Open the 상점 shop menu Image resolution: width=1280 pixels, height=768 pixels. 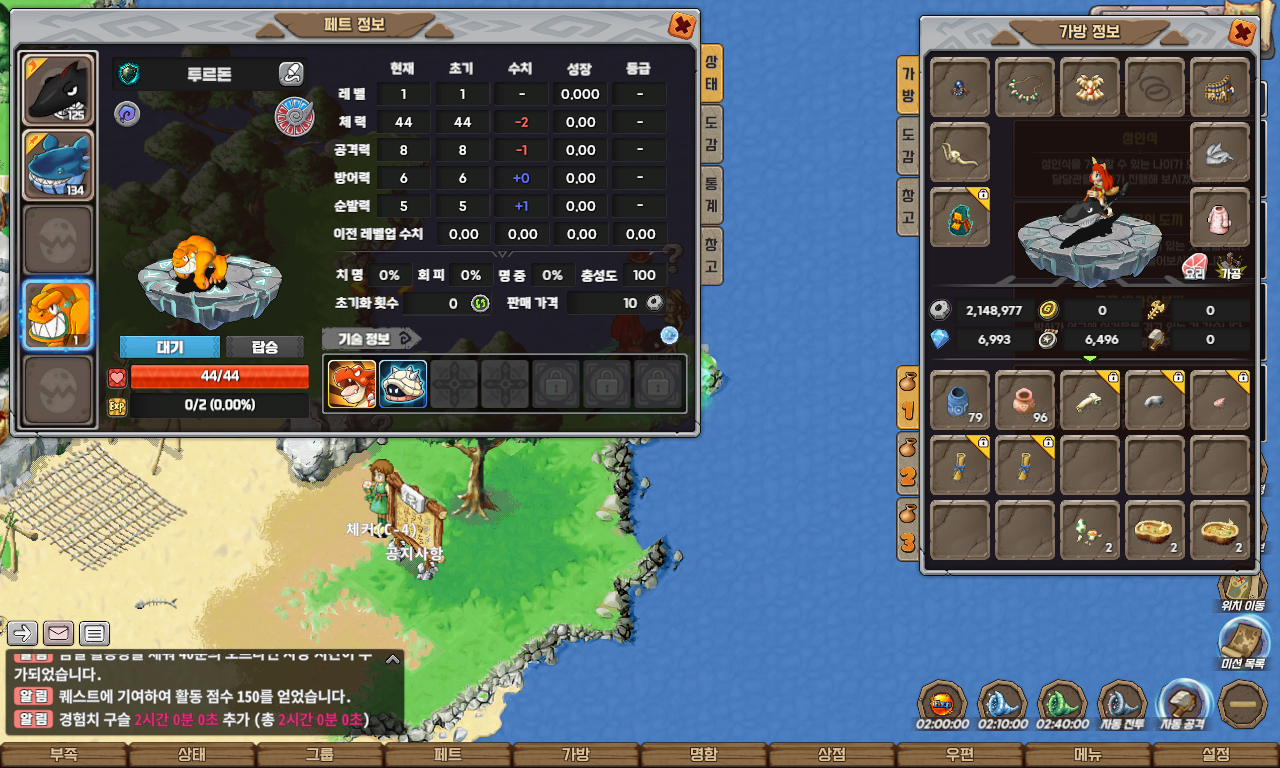pyautogui.click(x=832, y=755)
